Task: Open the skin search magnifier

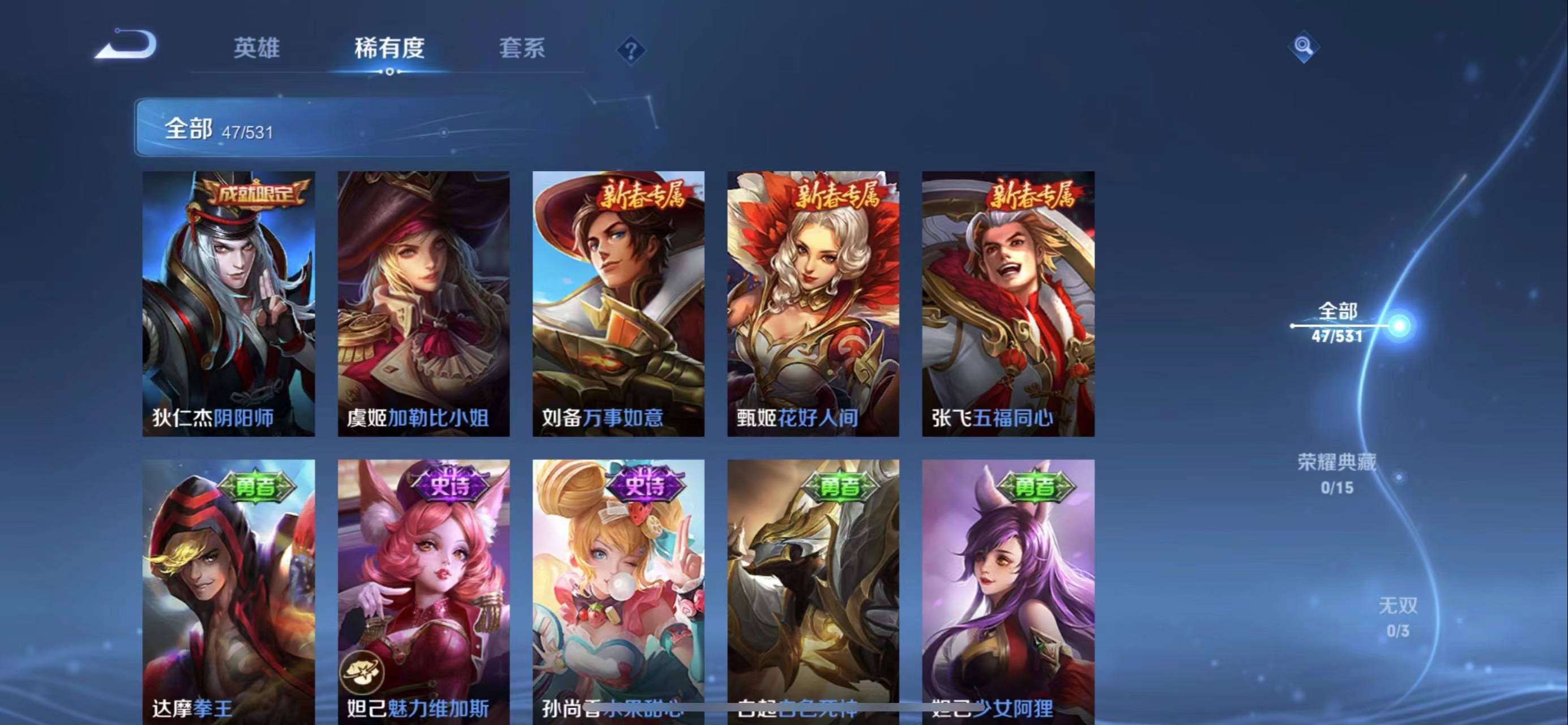Action: tap(1303, 46)
